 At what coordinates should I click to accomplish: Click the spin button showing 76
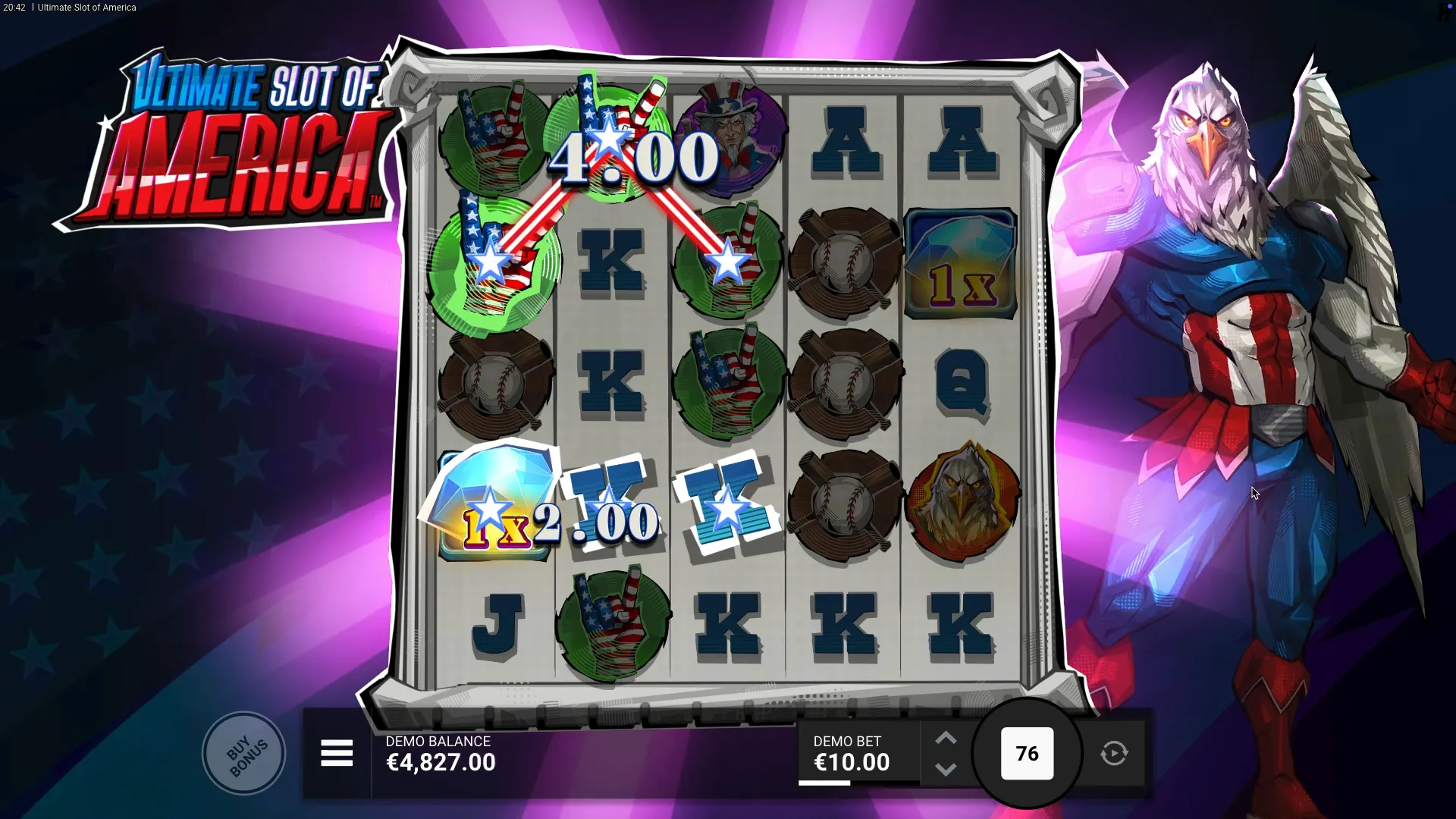pyautogui.click(x=1027, y=754)
